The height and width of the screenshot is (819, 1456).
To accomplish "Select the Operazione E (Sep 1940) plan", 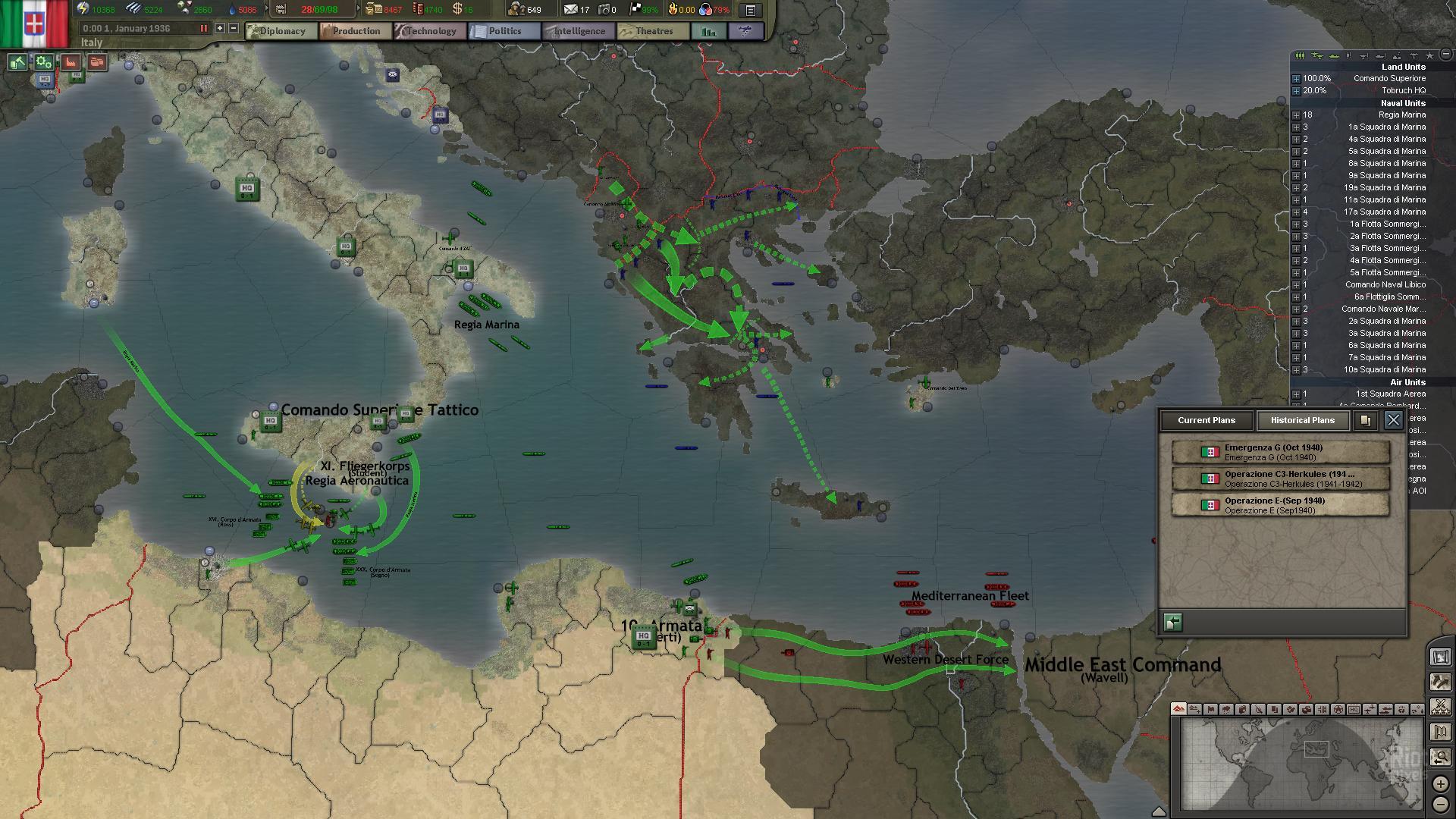I will (x=1281, y=506).
